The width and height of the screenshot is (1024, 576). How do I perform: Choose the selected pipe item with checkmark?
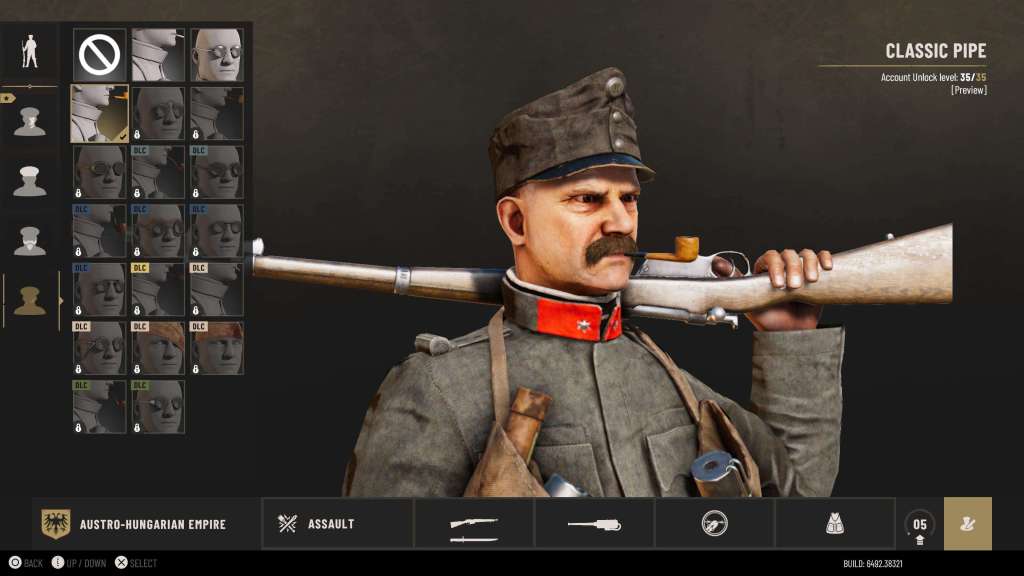pos(99,113)
